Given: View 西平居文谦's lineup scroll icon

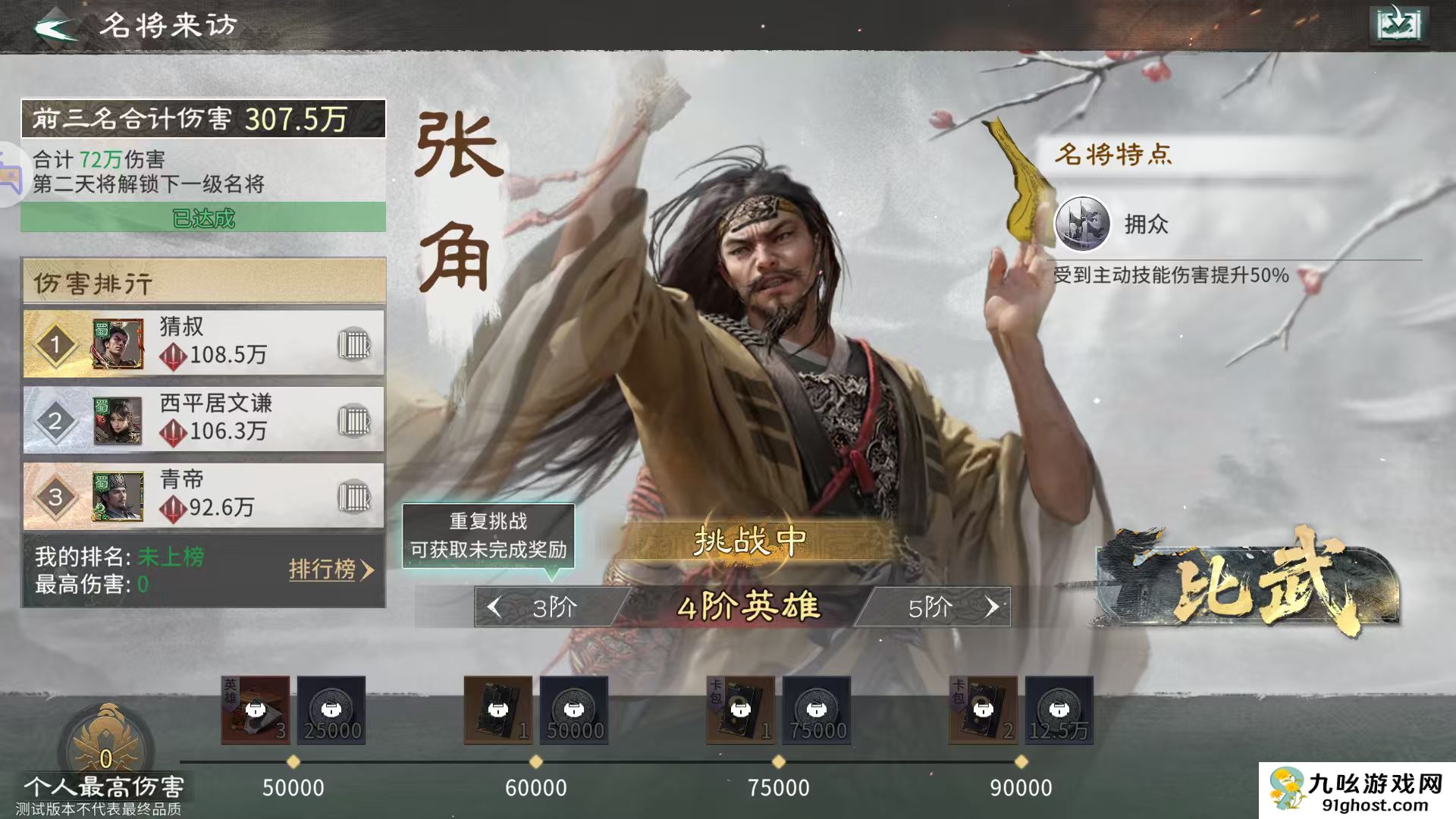Looking at the screenshot, I should [356, 419].
